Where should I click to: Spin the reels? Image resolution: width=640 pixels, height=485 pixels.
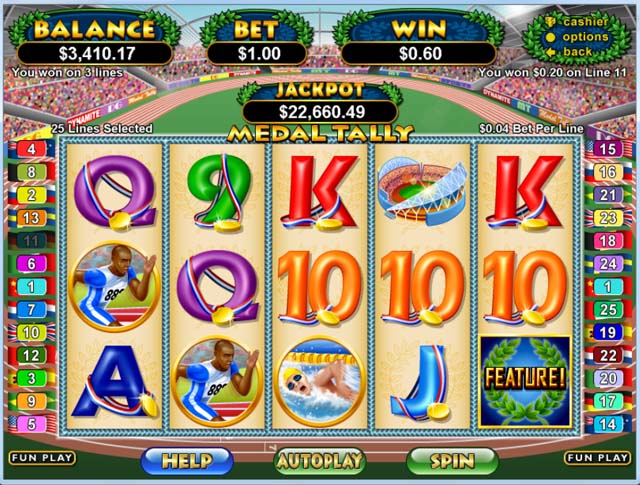(452, 460)
